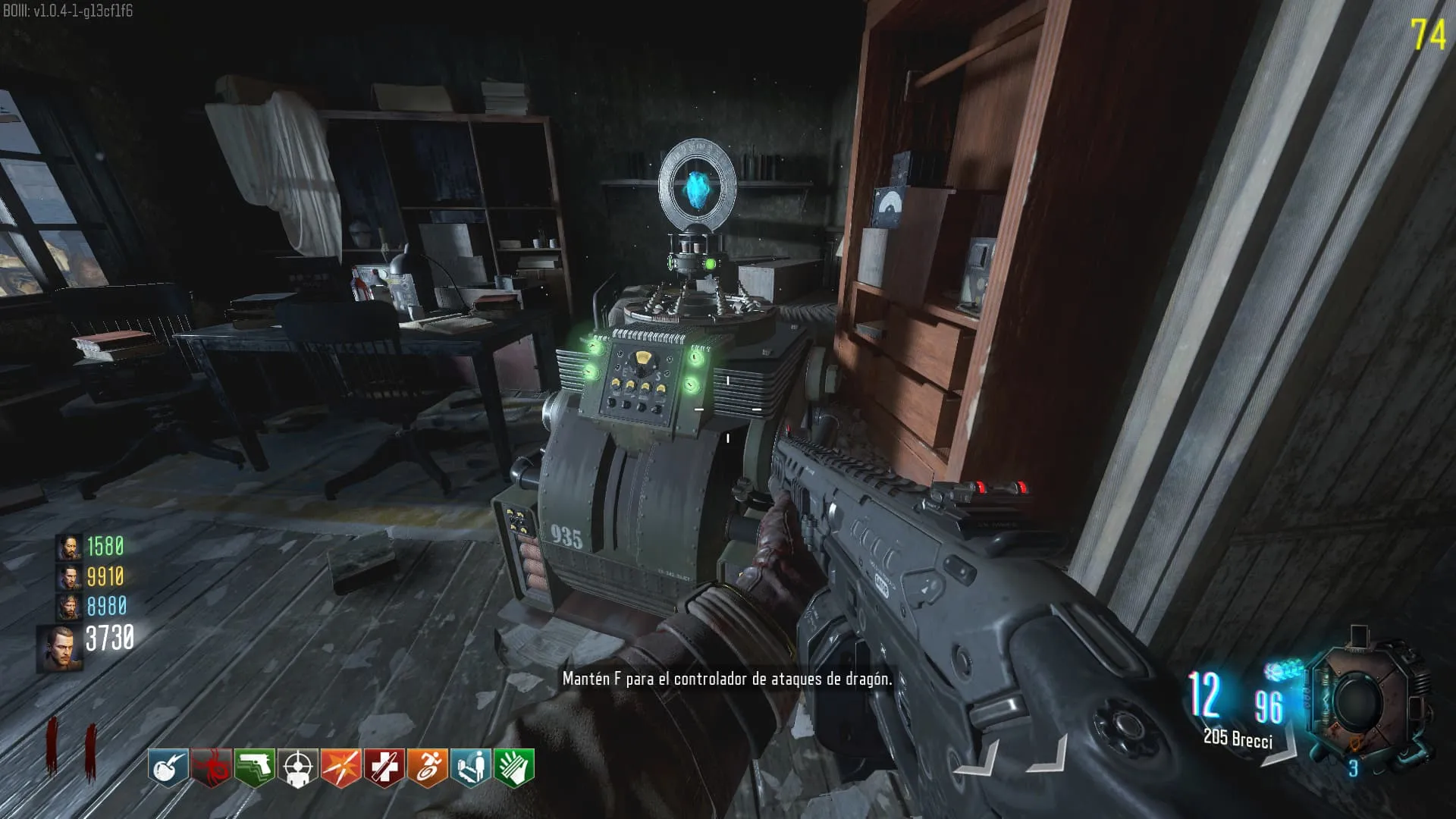
Task: Select the Double Tap bullets perk icon
Action: pyautogui.click(x=340, y=768)
